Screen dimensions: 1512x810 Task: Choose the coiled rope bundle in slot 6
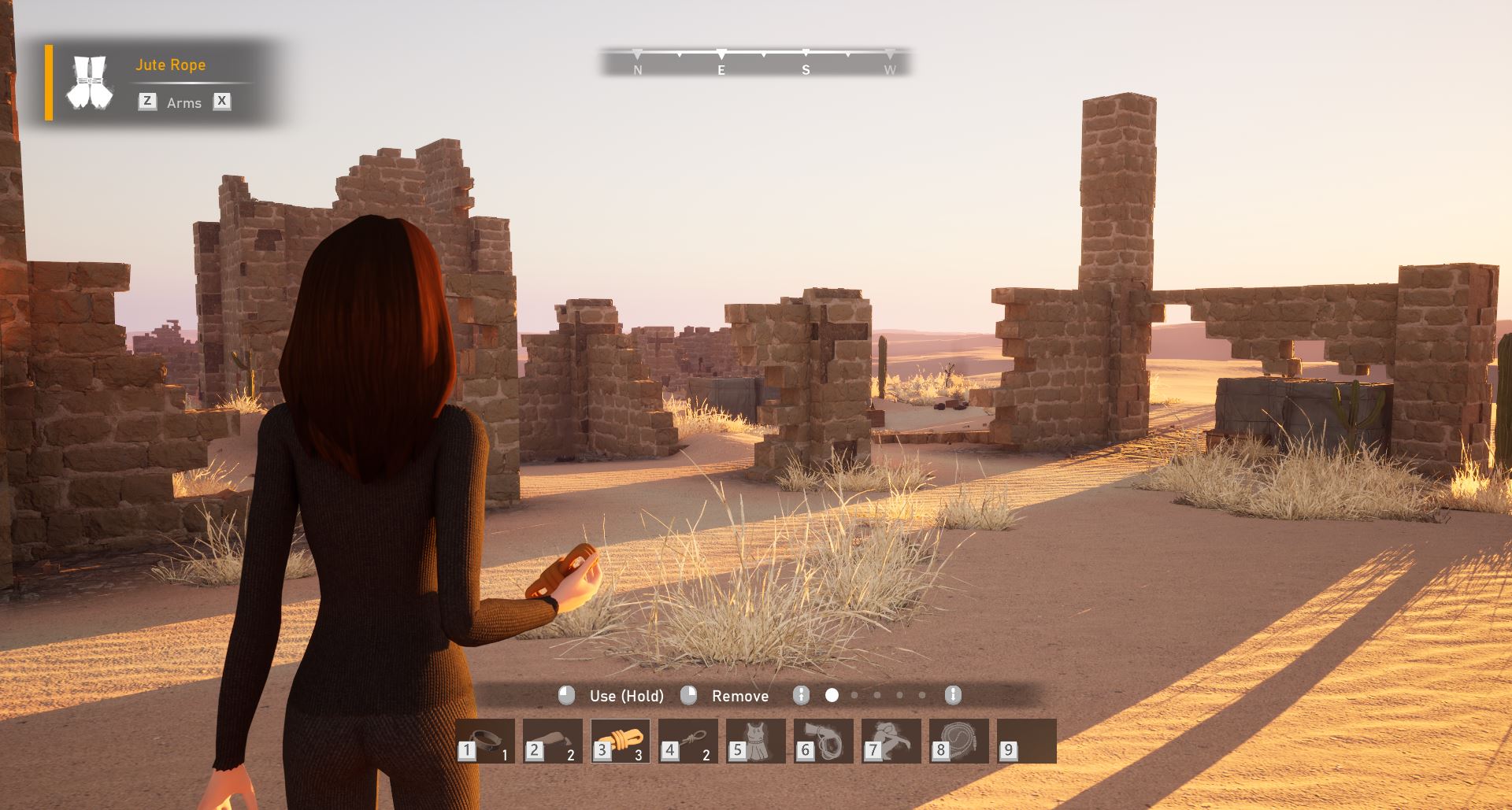pos(824,741)
